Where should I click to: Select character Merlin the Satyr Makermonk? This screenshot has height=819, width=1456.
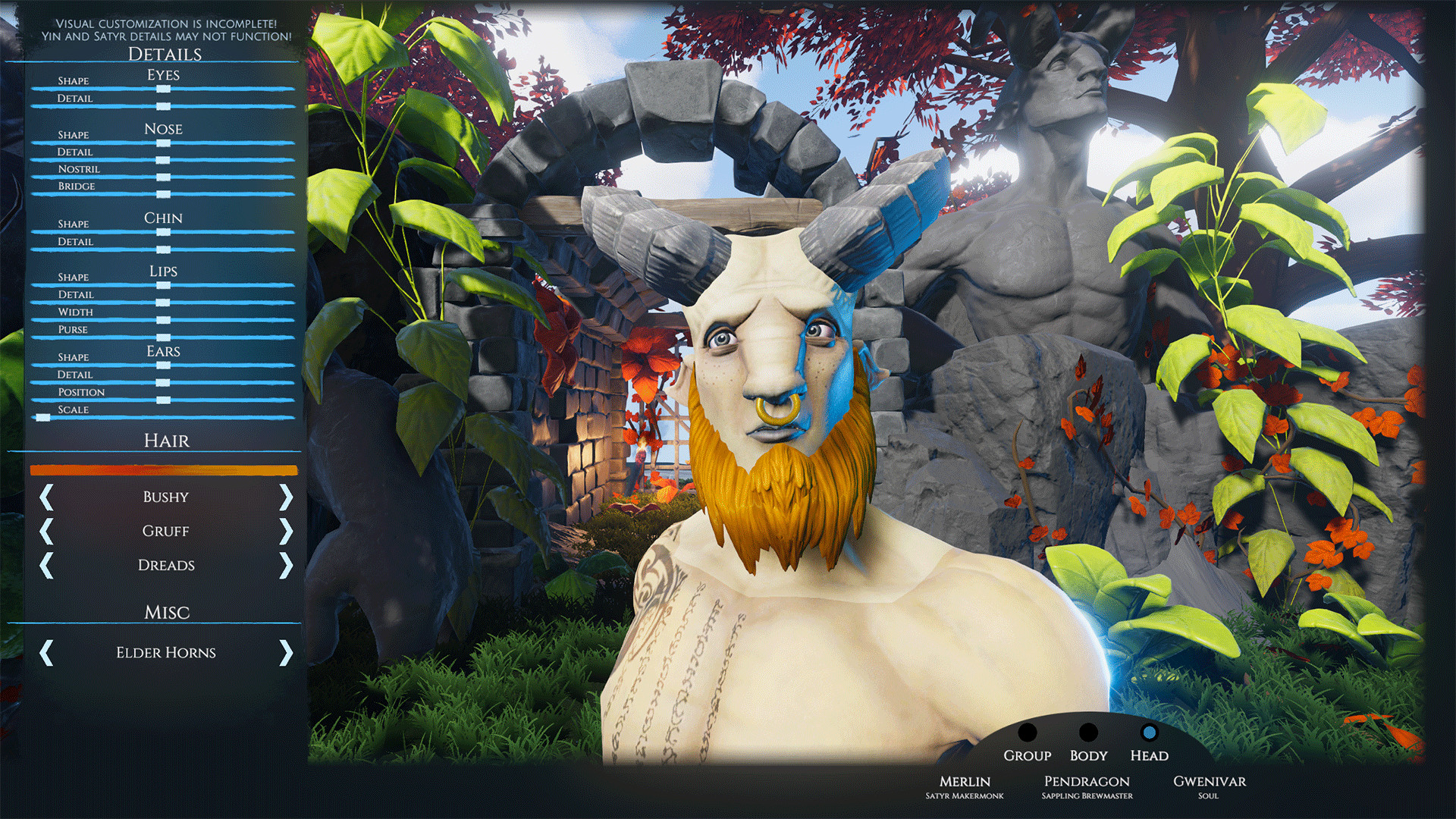coord(965,786)
